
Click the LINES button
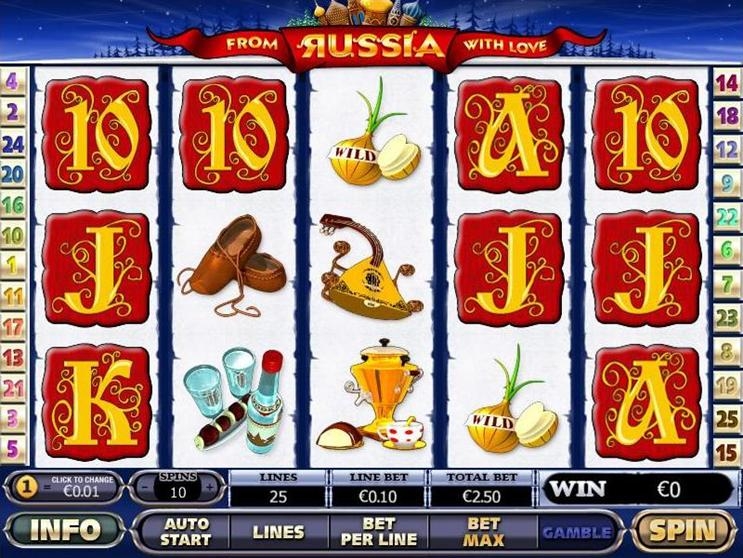(x=278, y=531)
